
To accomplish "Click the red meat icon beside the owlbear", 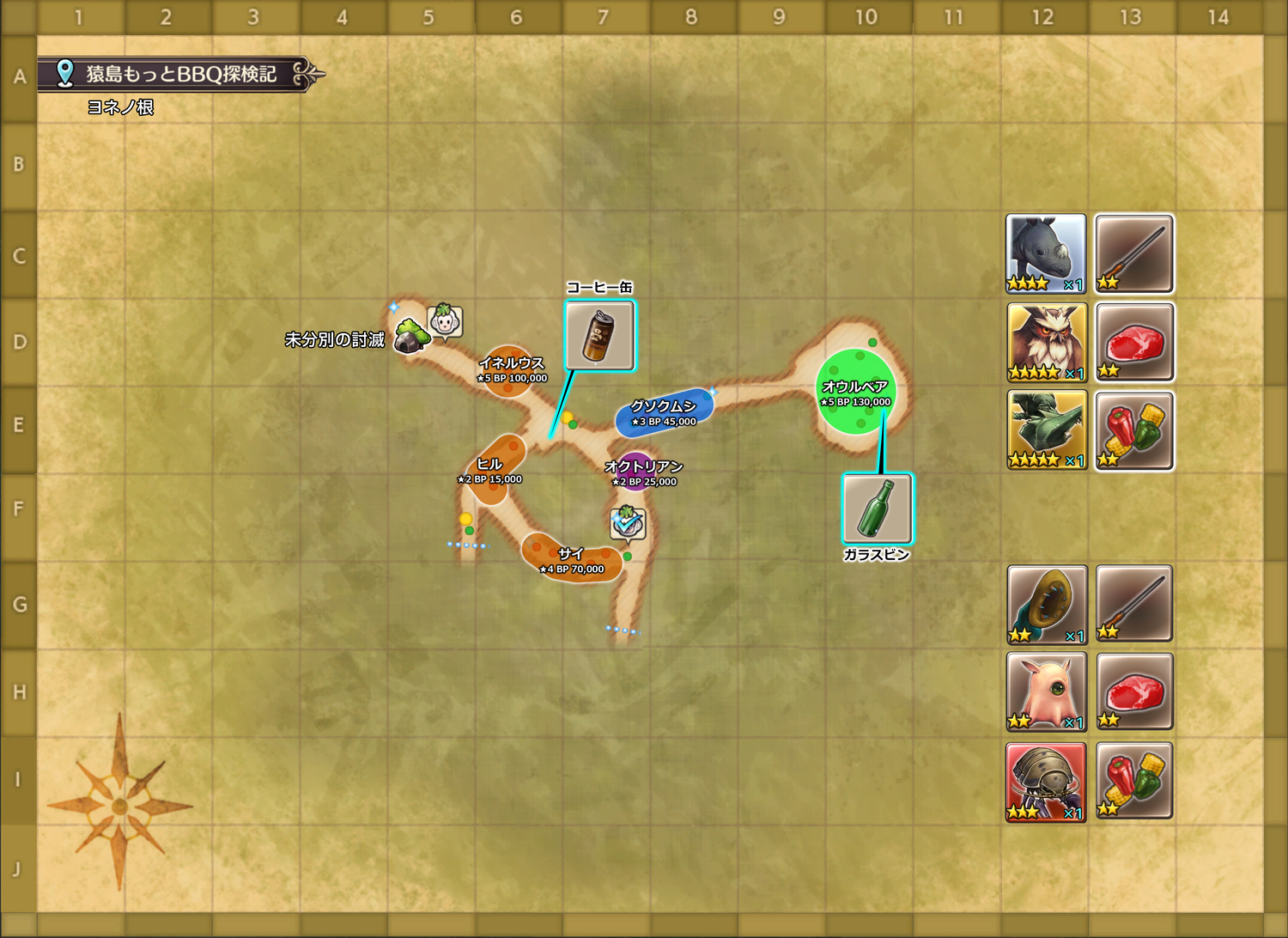I will point(1134,342).
